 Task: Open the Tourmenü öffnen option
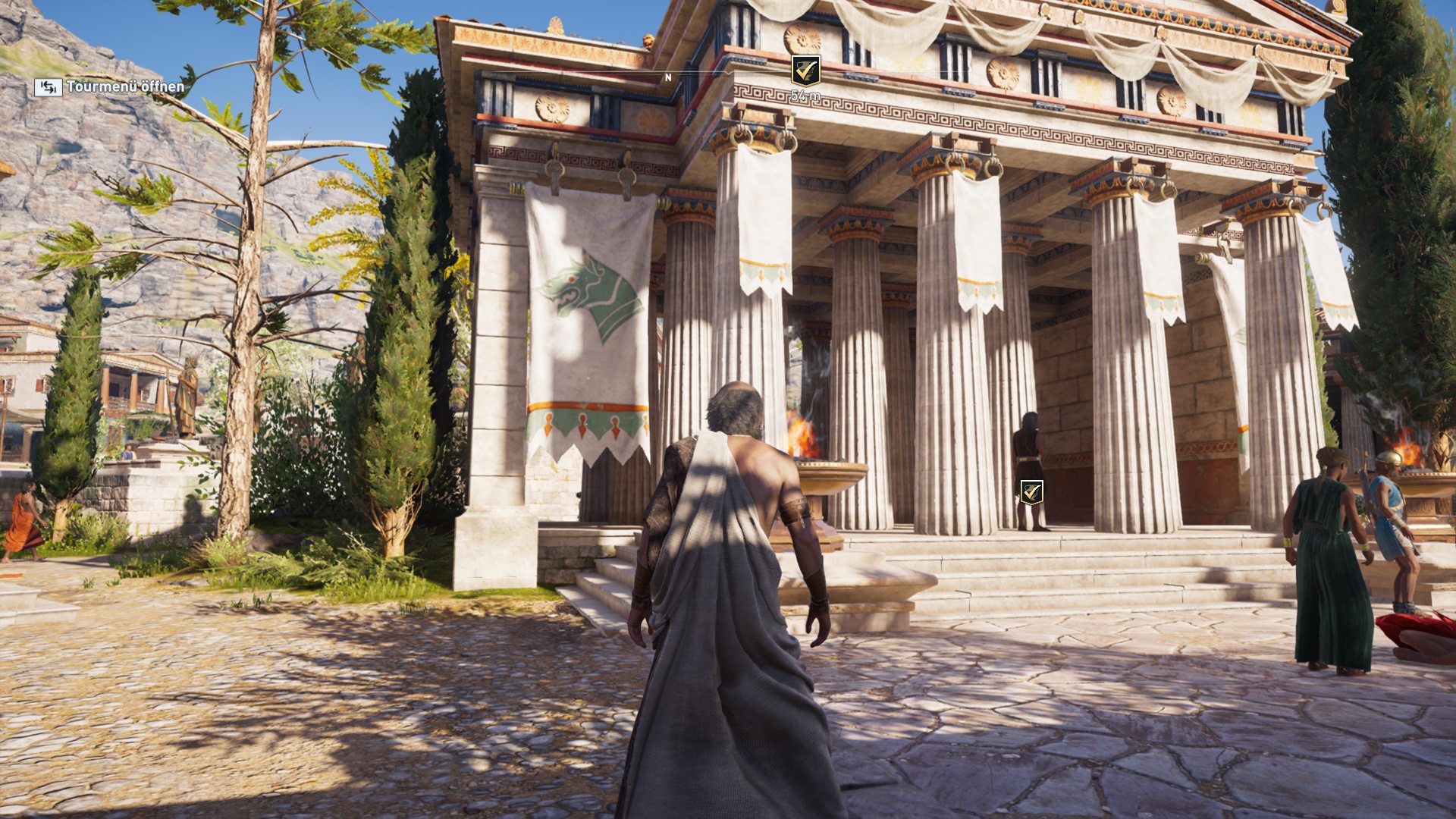click(110, 87)
